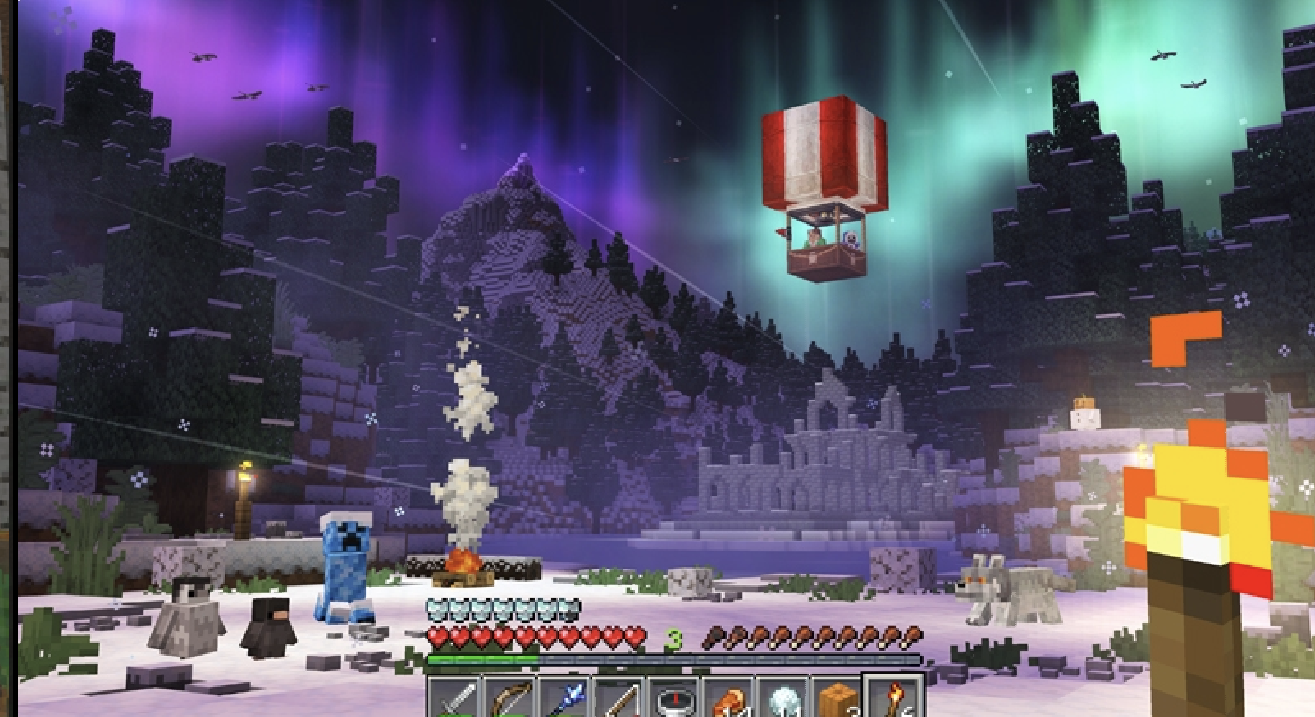Choose the bow in the hotbar
Image resolution: width=1315 pixels, height=717 pixels.
(x=509, y=697)
